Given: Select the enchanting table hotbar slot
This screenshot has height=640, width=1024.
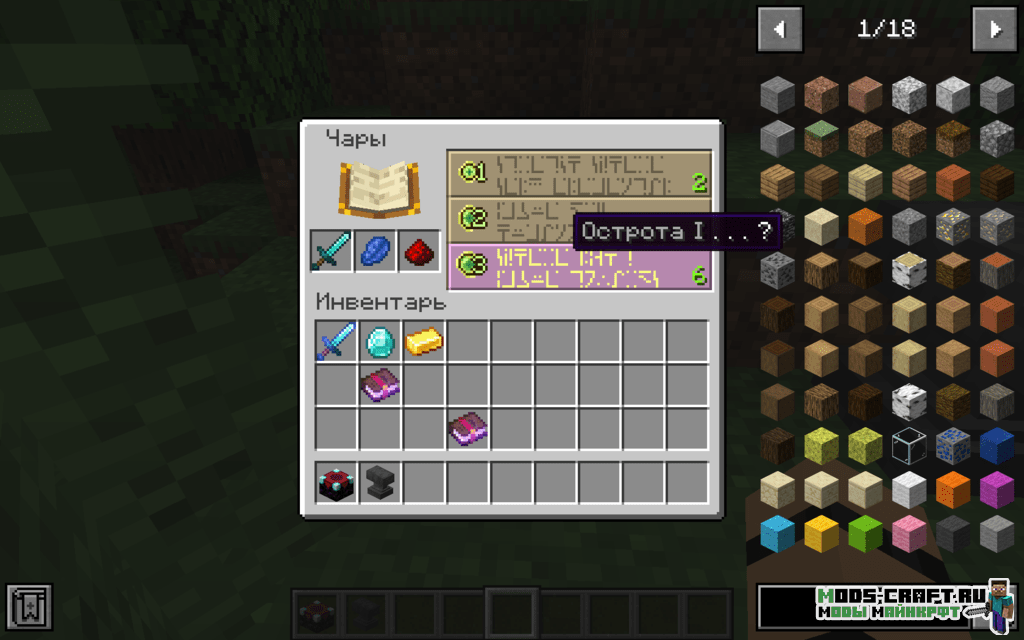Looking at the screenshot, I should point(337,483).
